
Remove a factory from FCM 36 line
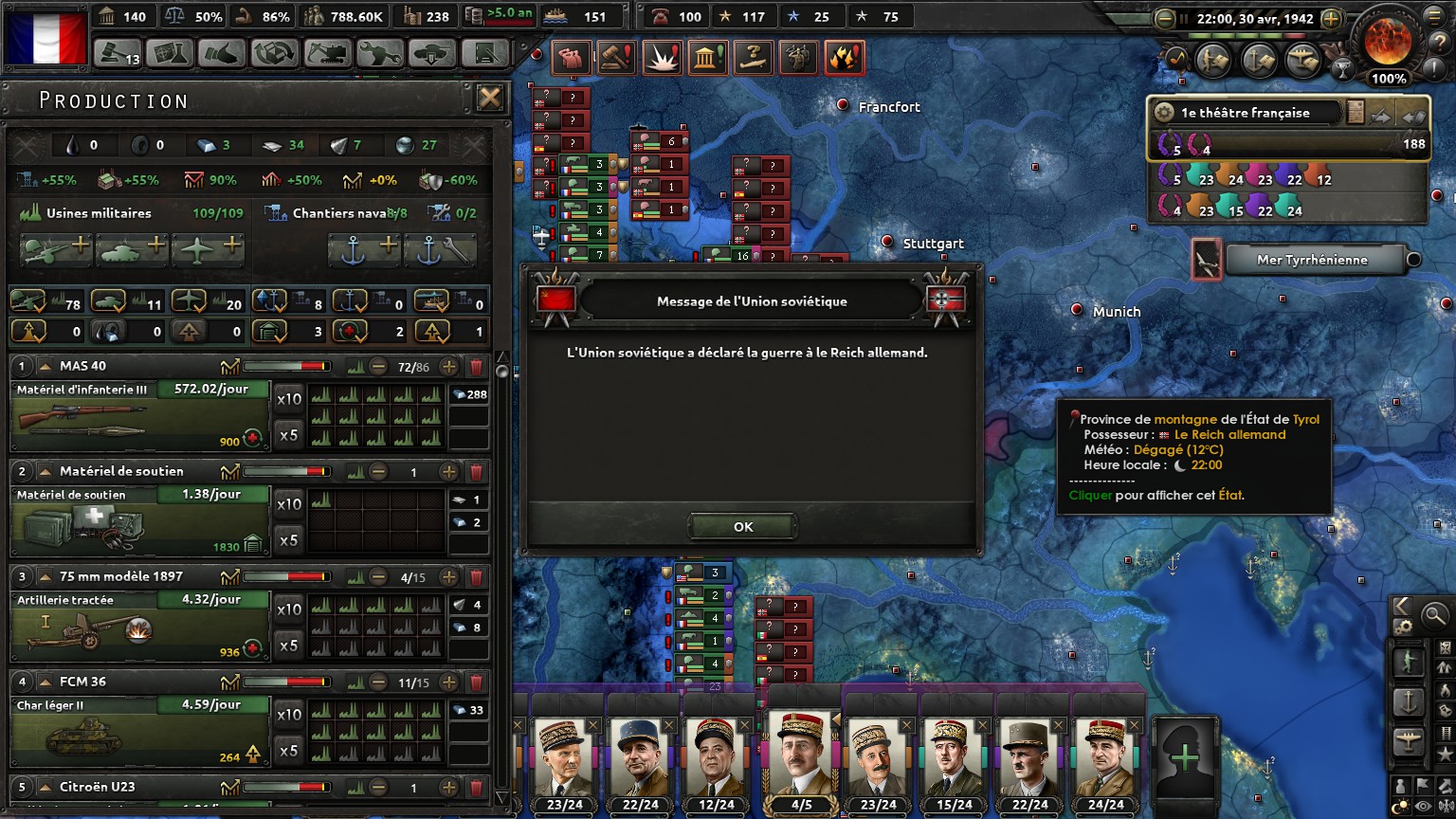pos(378,682)
